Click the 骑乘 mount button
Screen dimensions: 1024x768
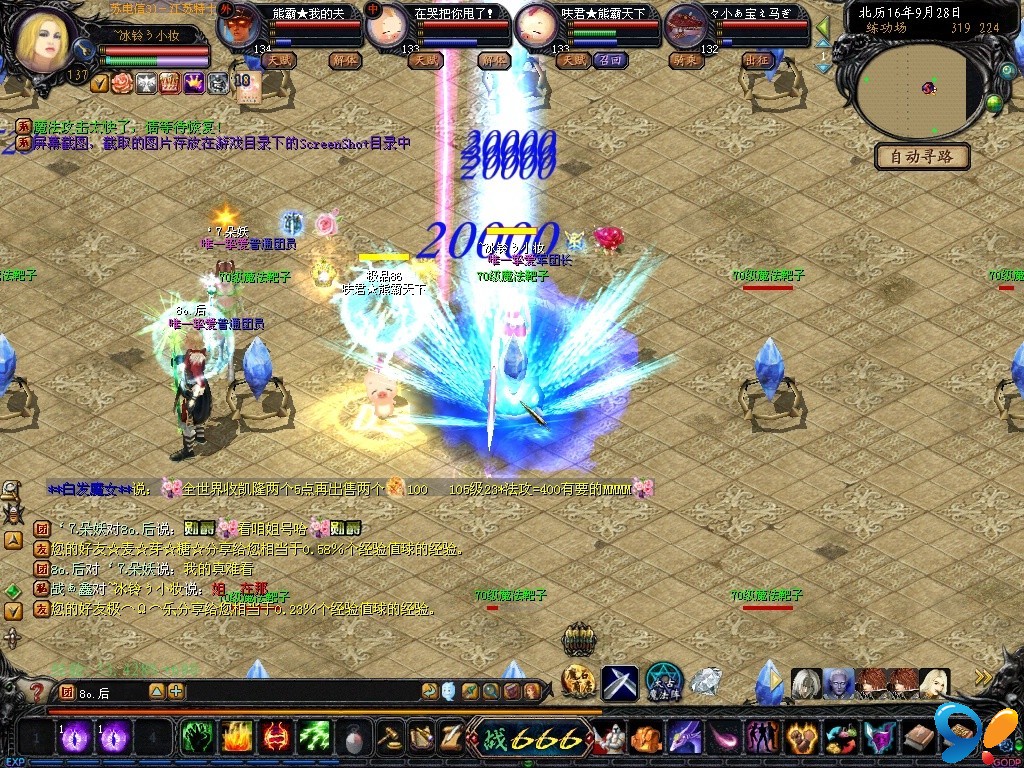pyautogui.click(x=688, y=61)
